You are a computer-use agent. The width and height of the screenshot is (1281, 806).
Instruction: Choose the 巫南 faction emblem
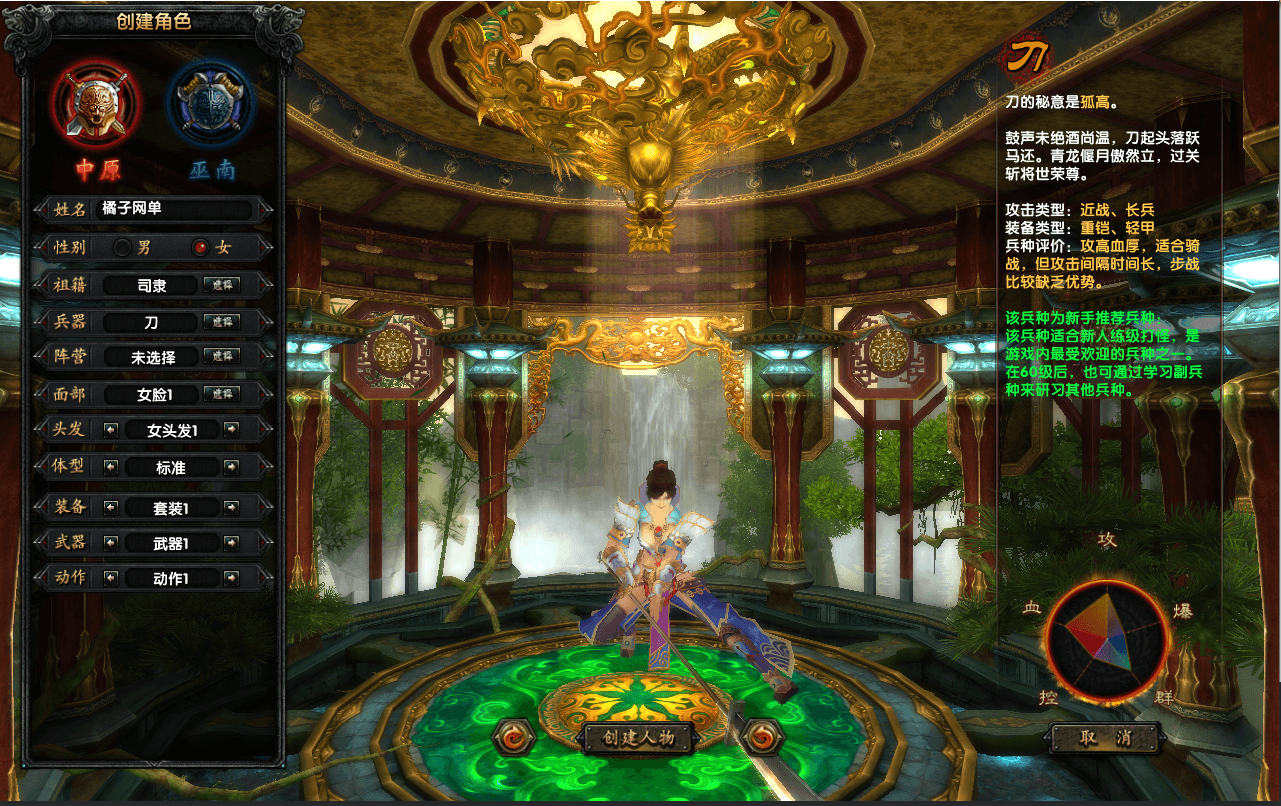point(211,102)
